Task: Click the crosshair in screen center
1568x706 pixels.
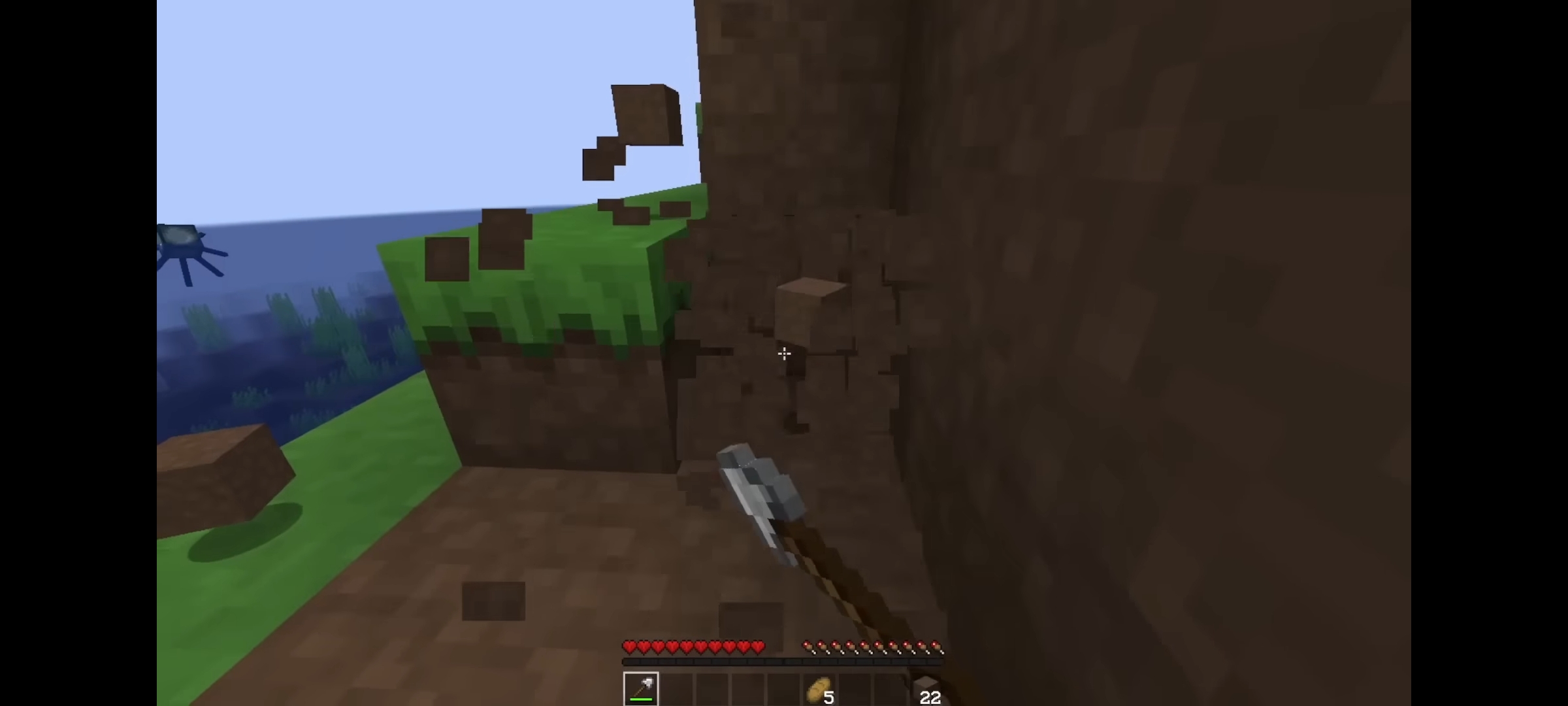Action: coord(784,353)
